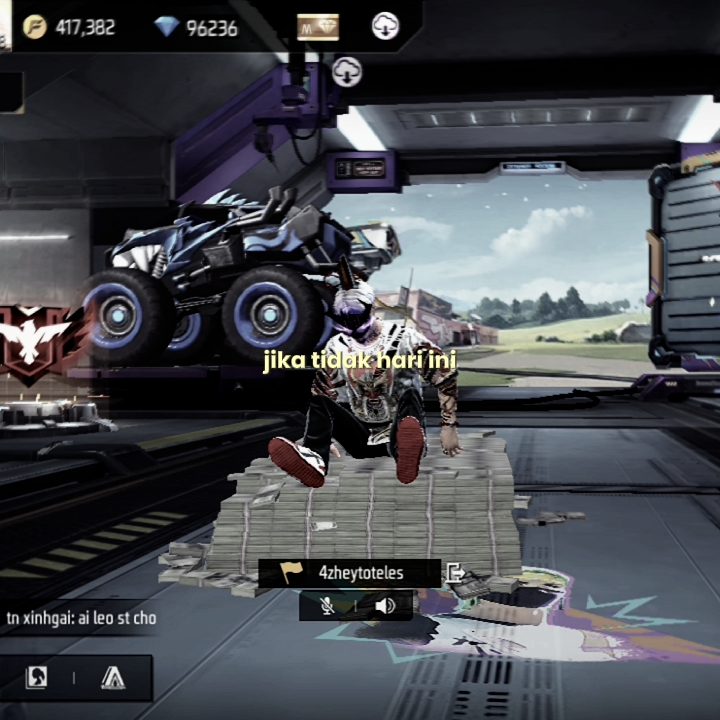The image size is (720, 720).
Task: Open the gold M diamond membership card
Action: [x=318, y=27]
